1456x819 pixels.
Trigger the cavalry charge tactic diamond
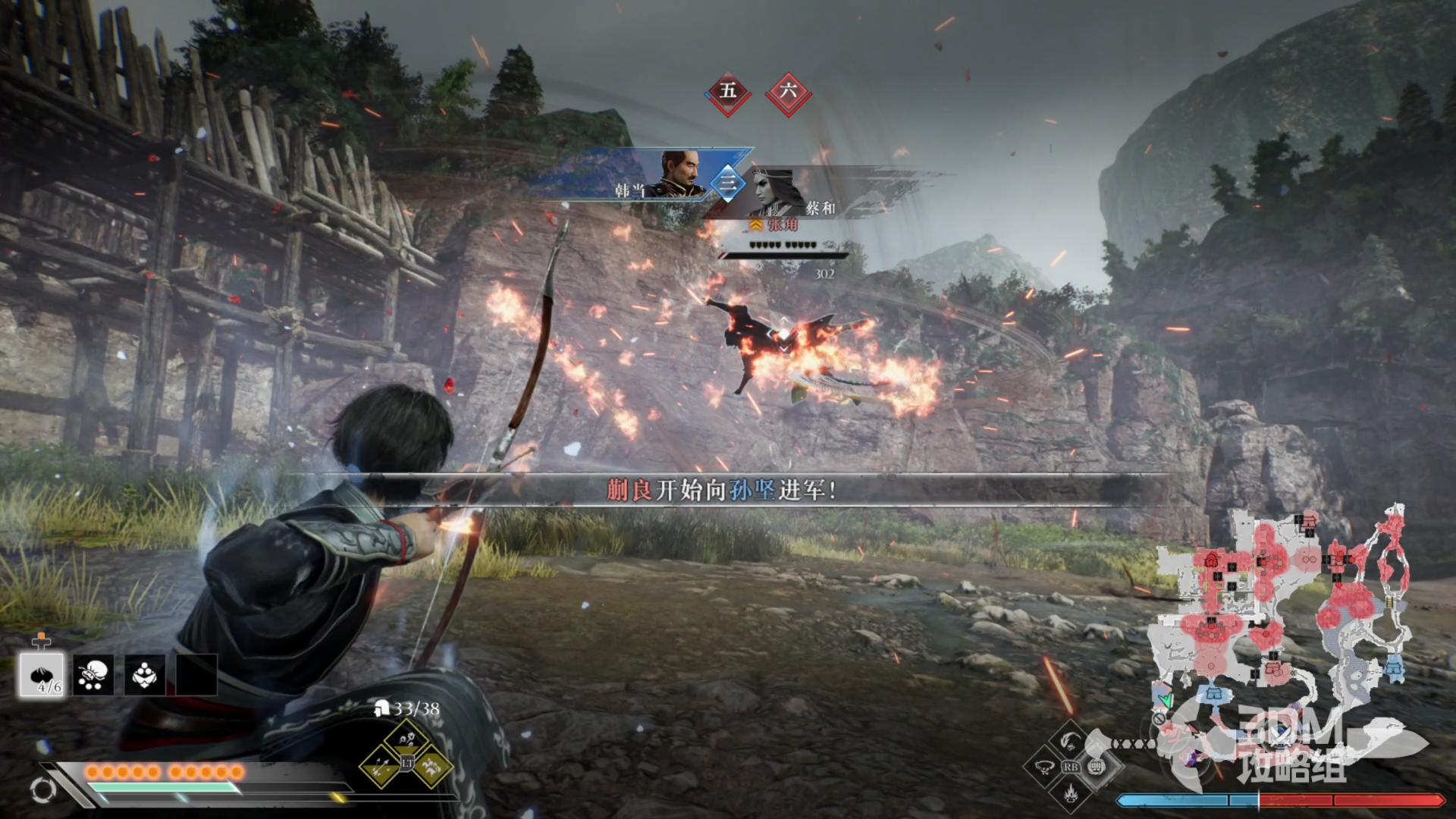pyautogui.click(x=433, y=766)
